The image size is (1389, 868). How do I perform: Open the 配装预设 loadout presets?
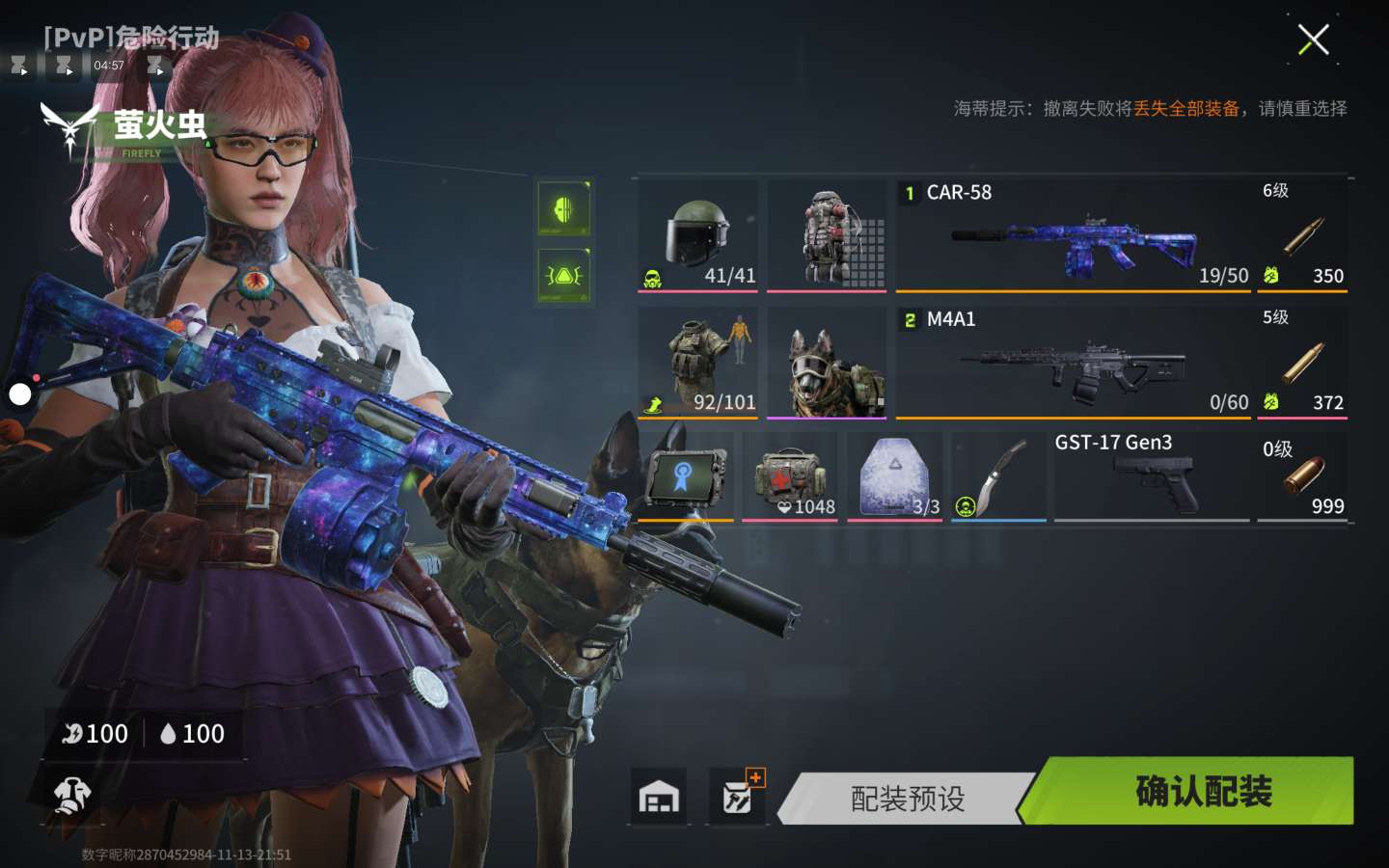(907, 799)
